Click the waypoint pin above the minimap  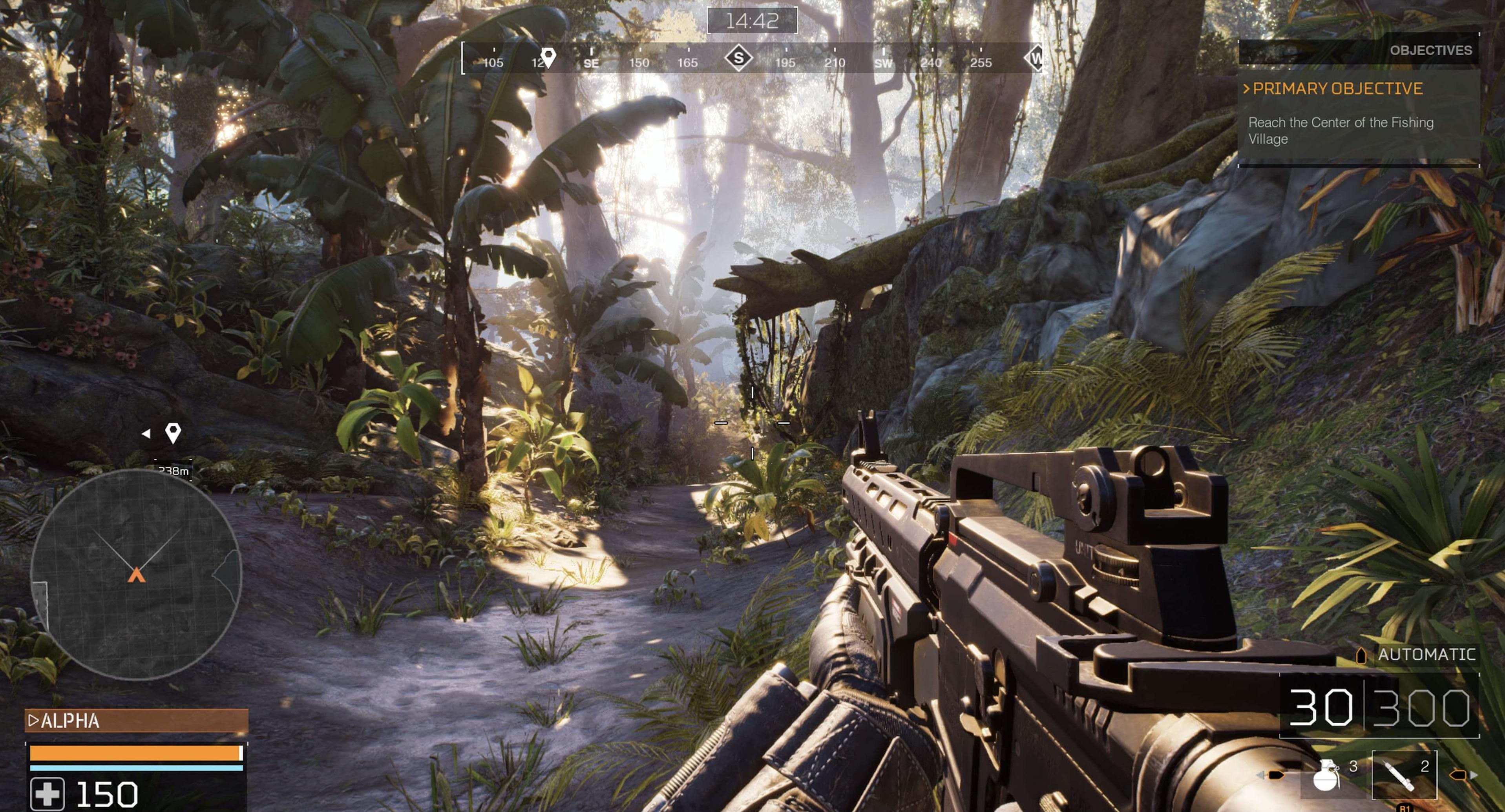coord(173,433)
